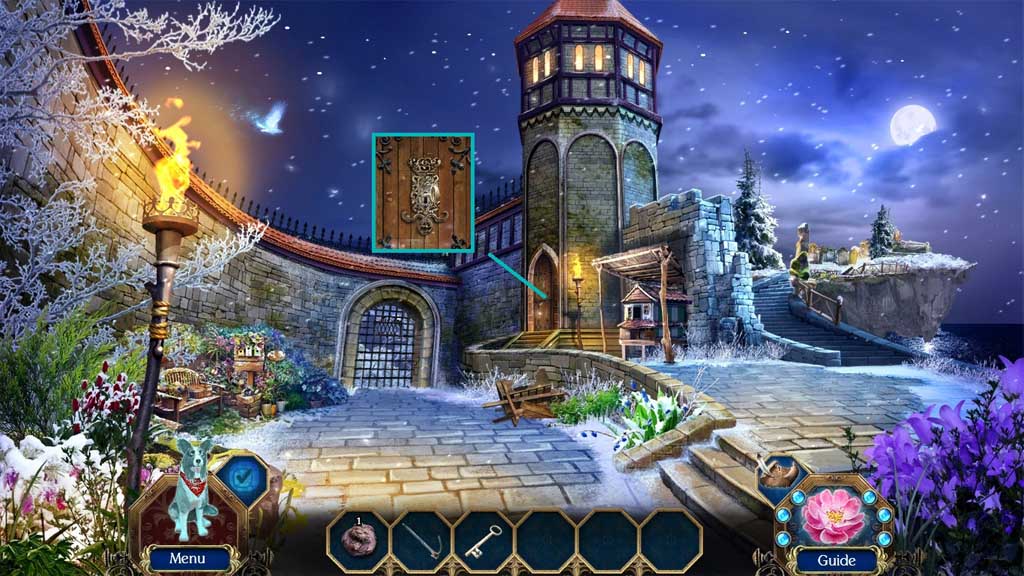This screenshot has height=576, width=1024.
Task: Activate the pink lotus hint flower
Action: (836, 513)
